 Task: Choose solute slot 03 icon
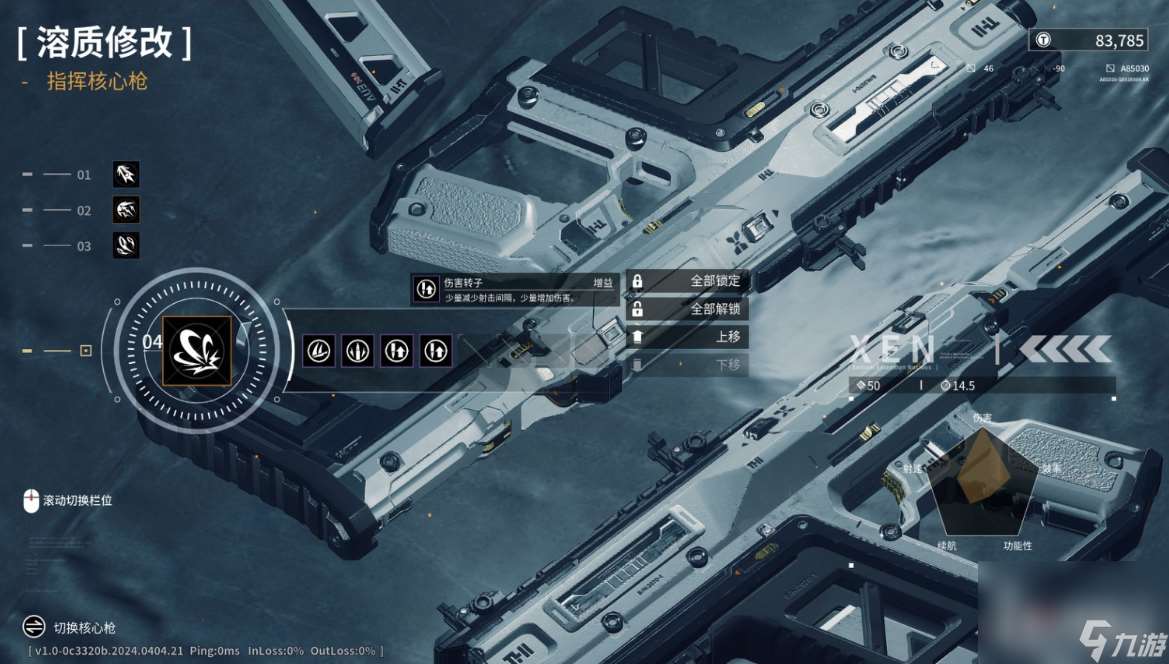coord(126,245)
